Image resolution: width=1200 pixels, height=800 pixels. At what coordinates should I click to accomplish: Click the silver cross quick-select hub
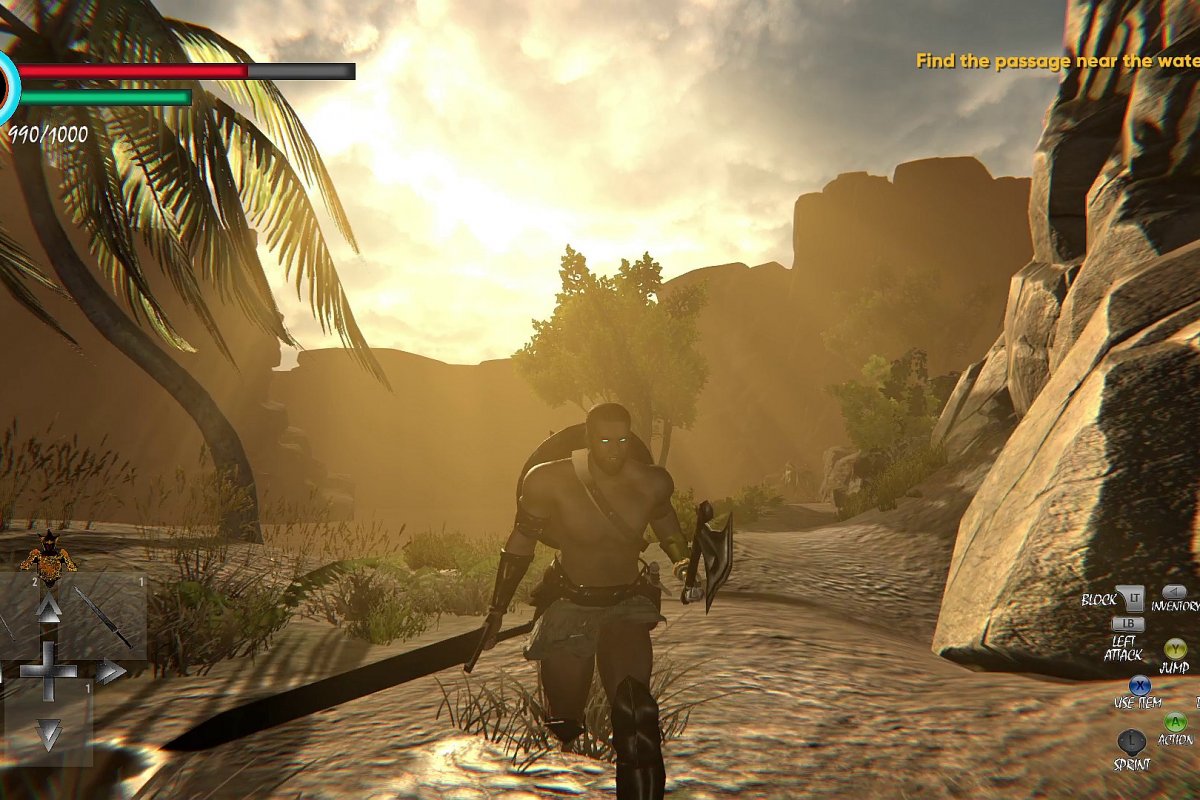48,670
